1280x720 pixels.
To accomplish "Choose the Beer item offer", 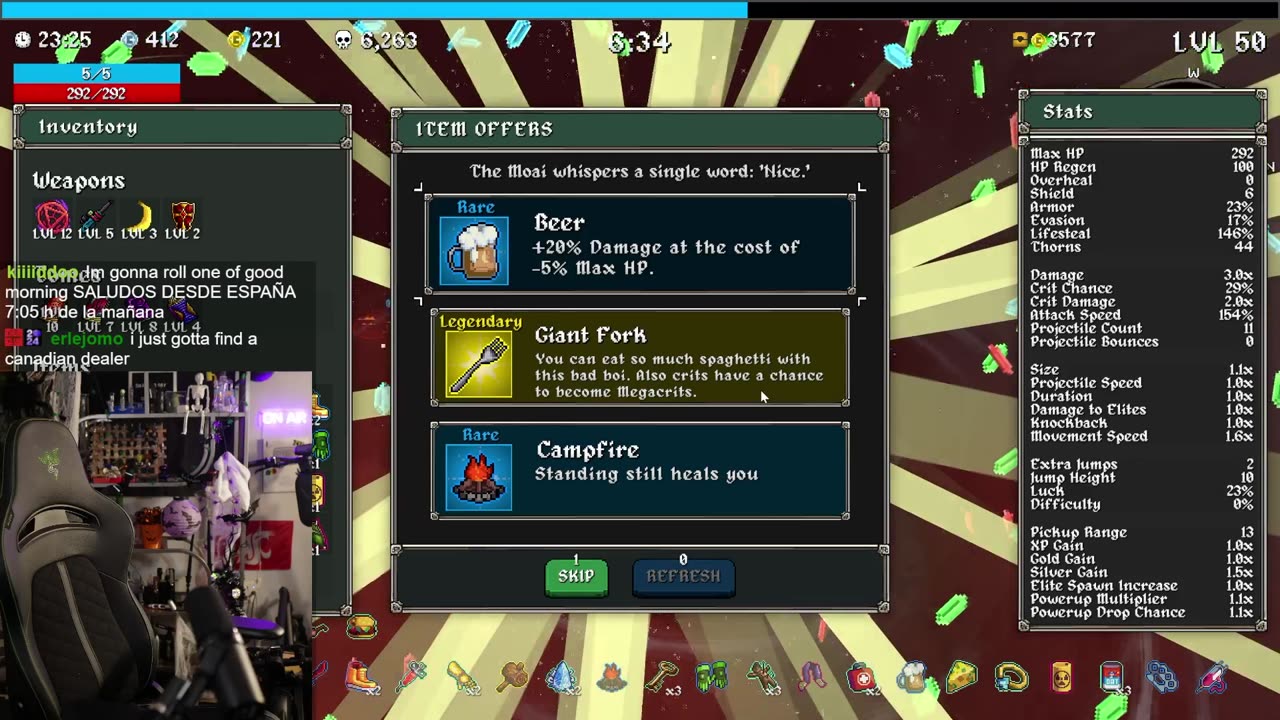I will tap(640, 245).
